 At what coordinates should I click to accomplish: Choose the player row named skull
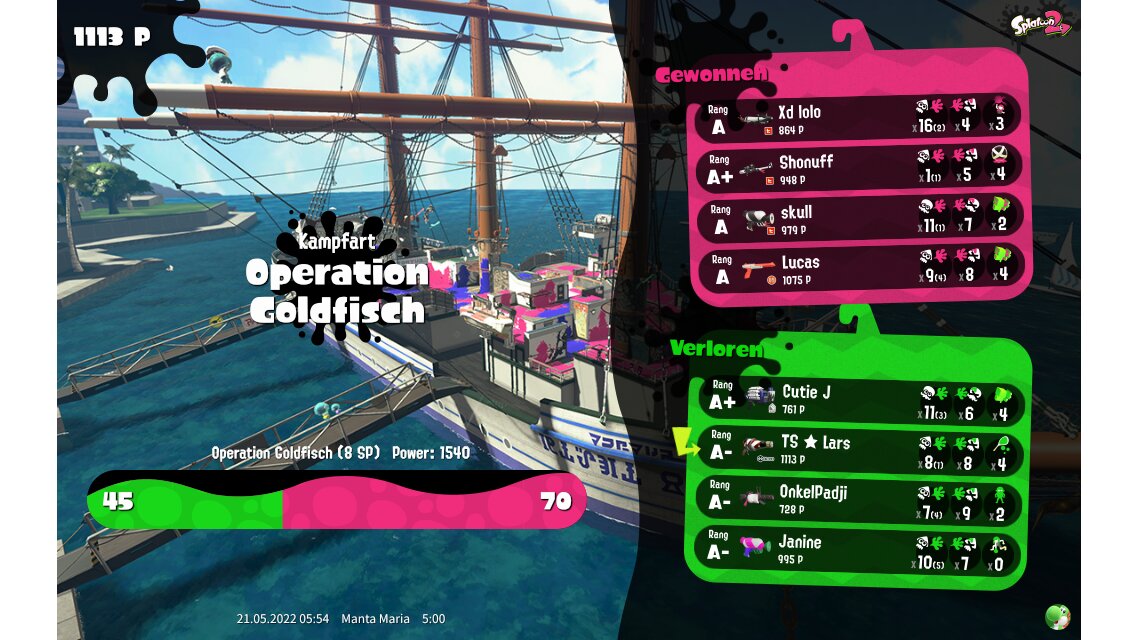(x=860, y=217)
